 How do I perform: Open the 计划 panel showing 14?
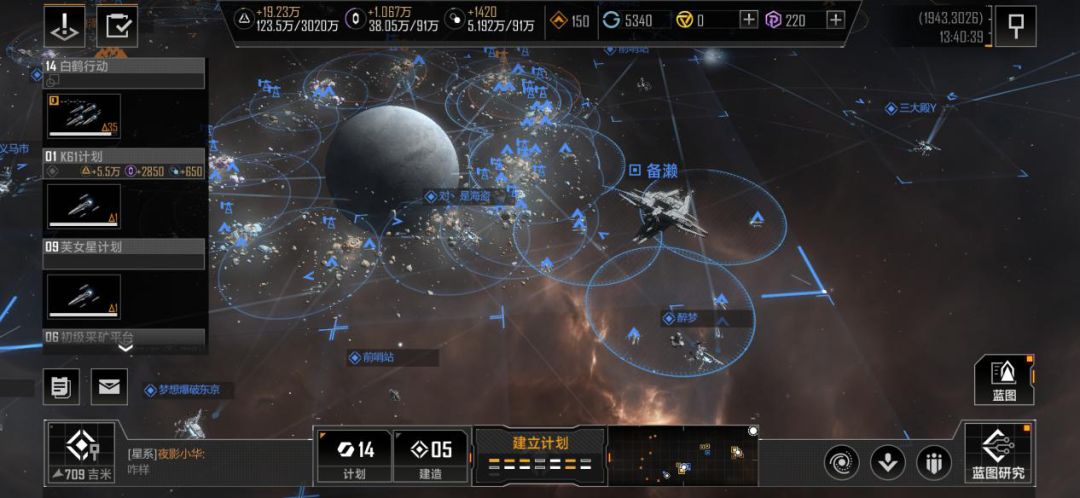point(353,456)
